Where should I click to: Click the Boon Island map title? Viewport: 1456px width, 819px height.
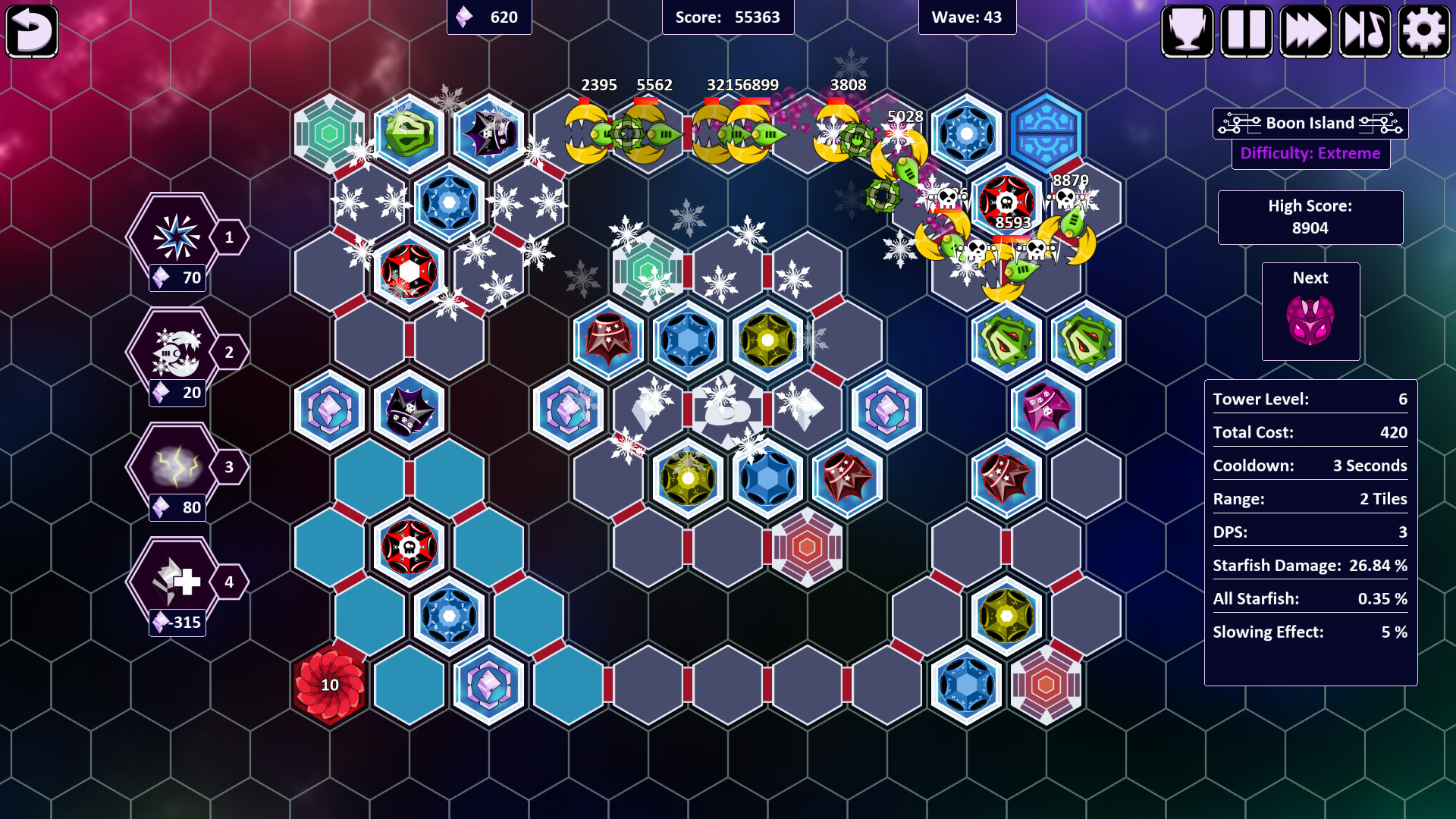[1310, 123]
